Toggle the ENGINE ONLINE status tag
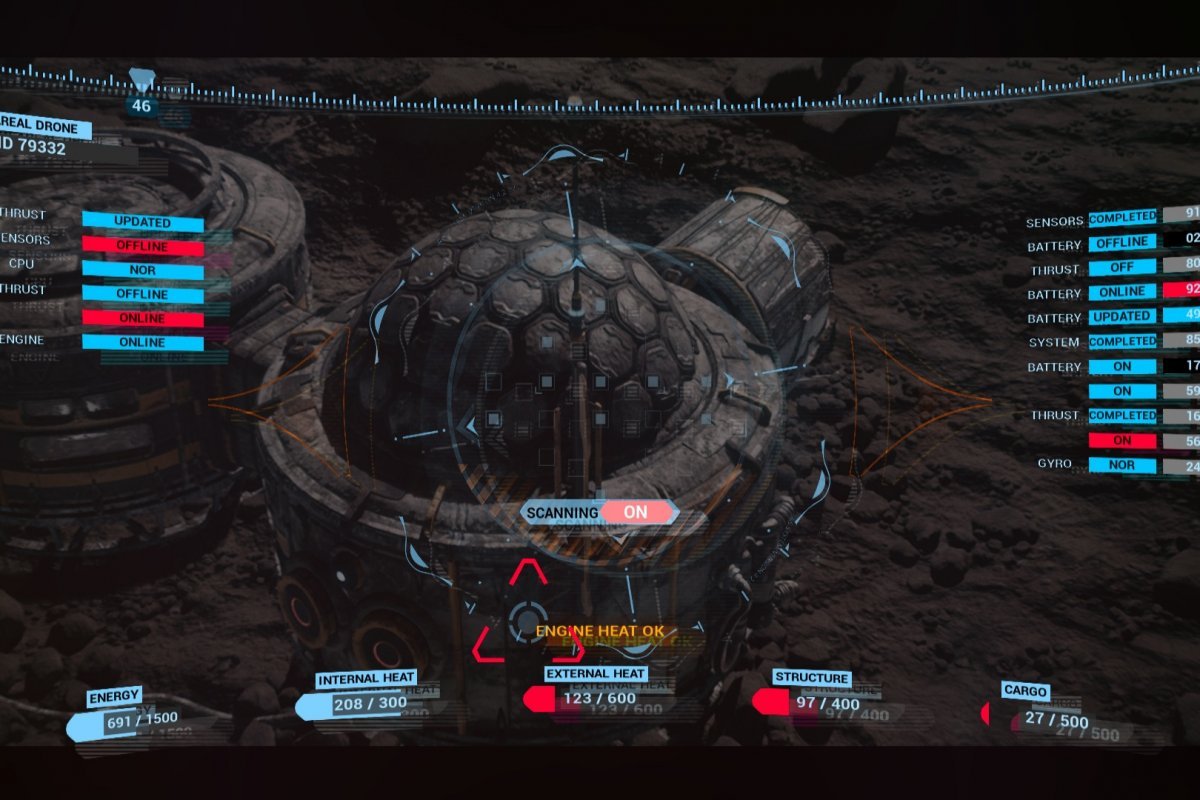The image size is (1200, 800). pos(142,342)
